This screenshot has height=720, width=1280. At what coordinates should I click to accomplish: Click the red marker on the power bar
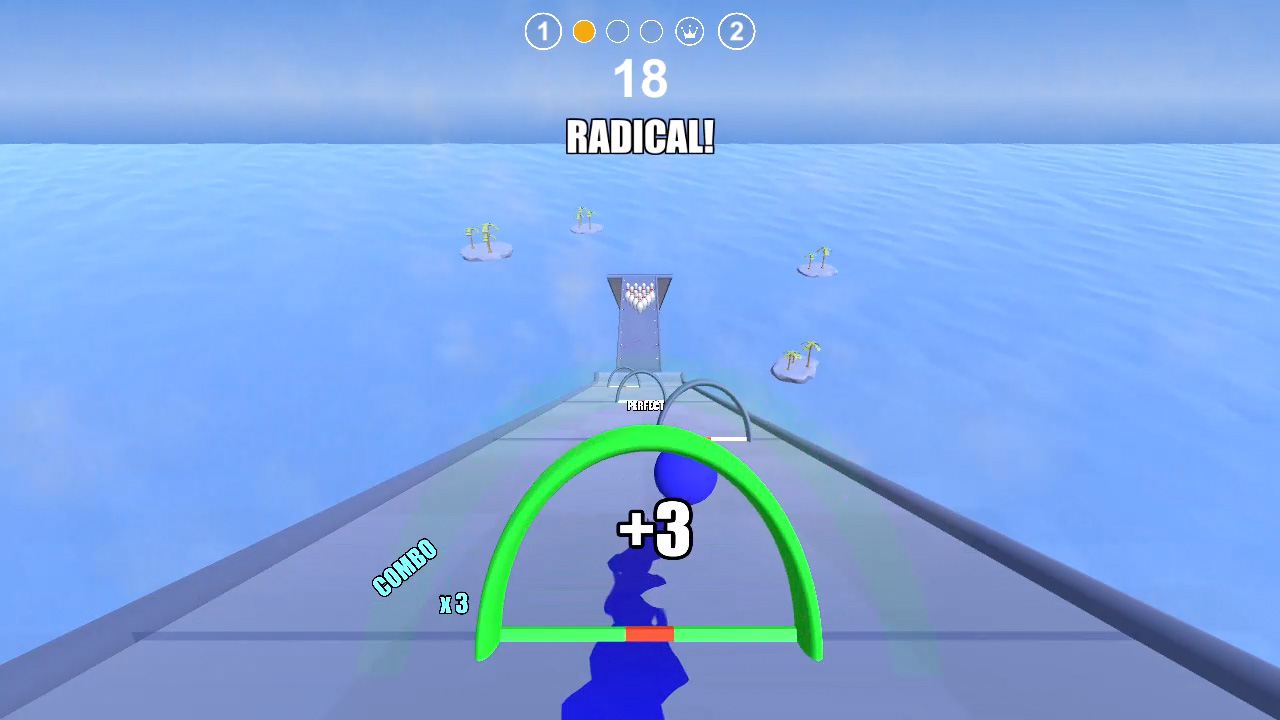(651, 632)
